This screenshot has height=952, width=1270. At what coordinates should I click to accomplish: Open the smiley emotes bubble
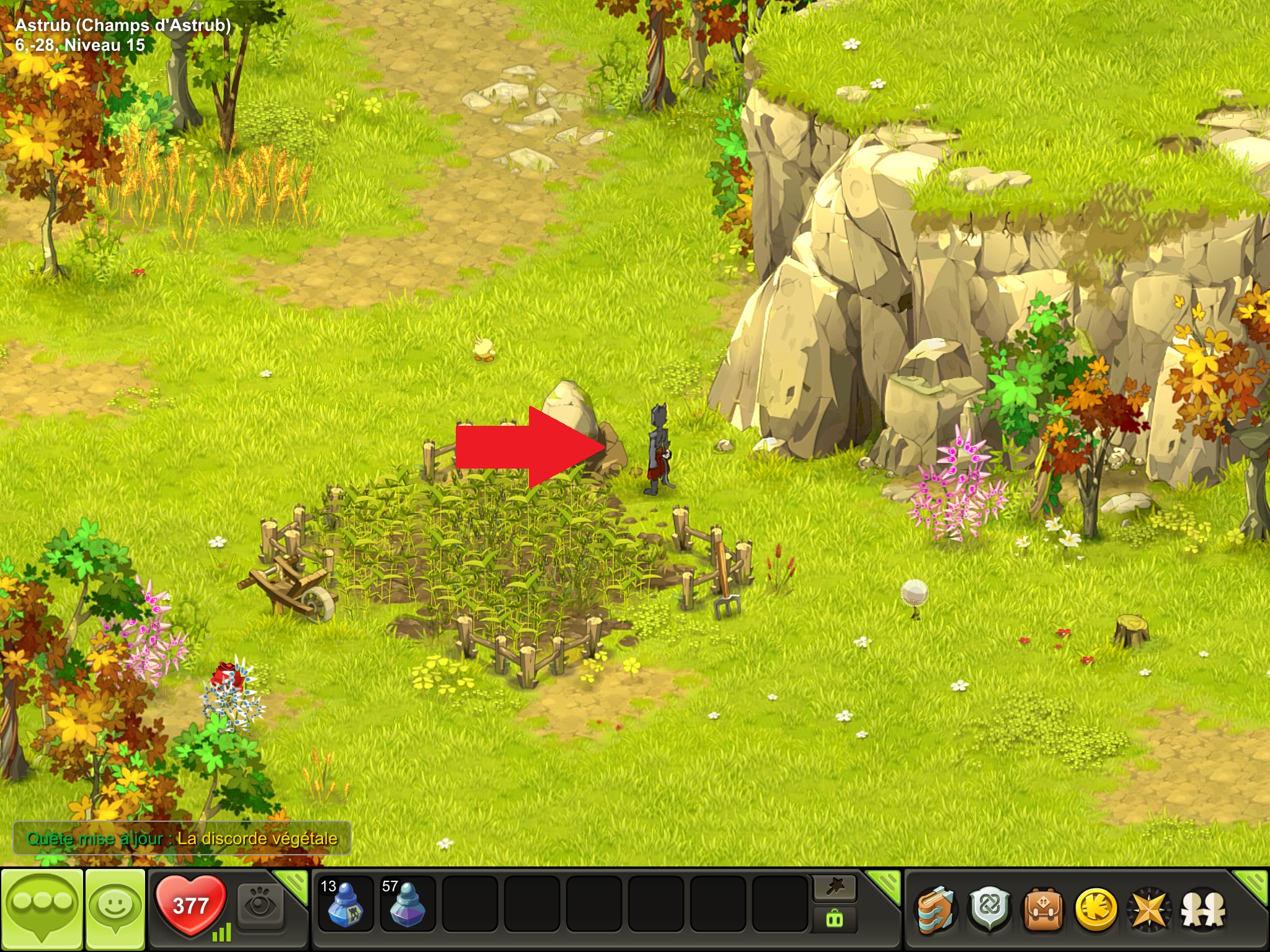[115, 907]
